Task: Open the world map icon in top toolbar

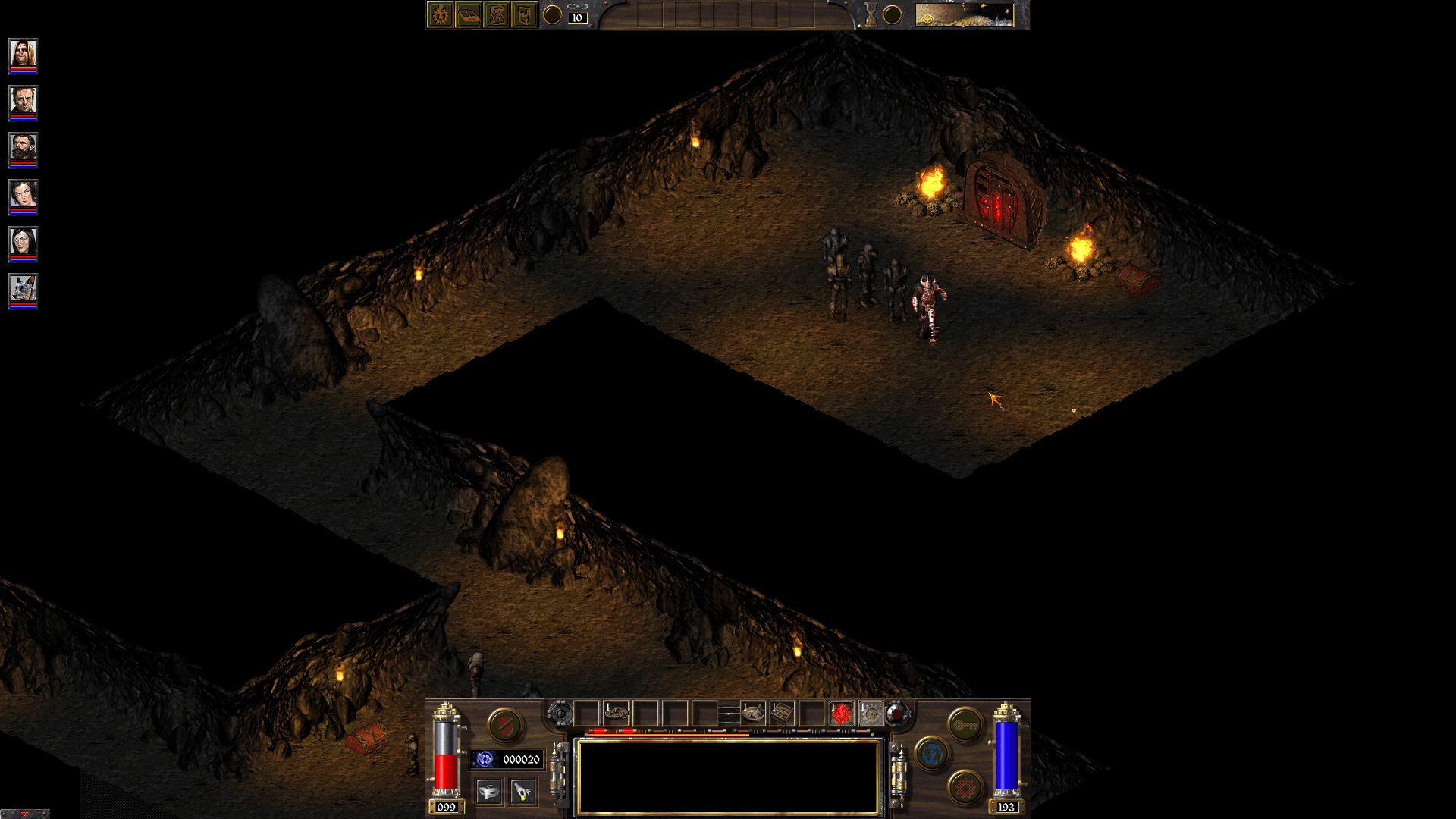Action: (524, 14)
